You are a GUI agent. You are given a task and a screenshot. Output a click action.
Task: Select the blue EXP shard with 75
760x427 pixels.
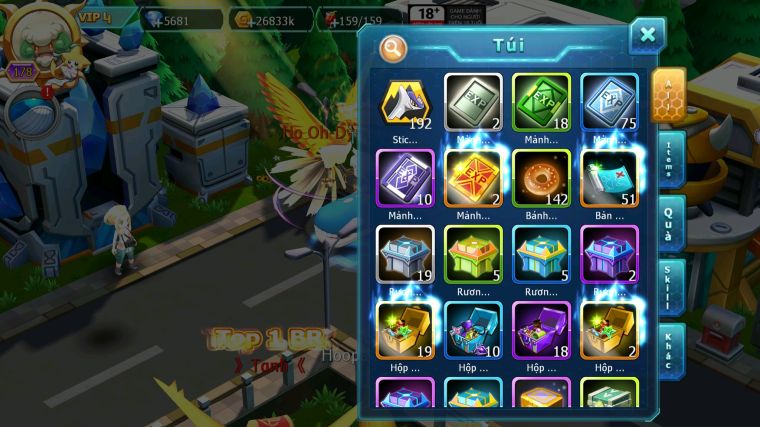point(609,103)
